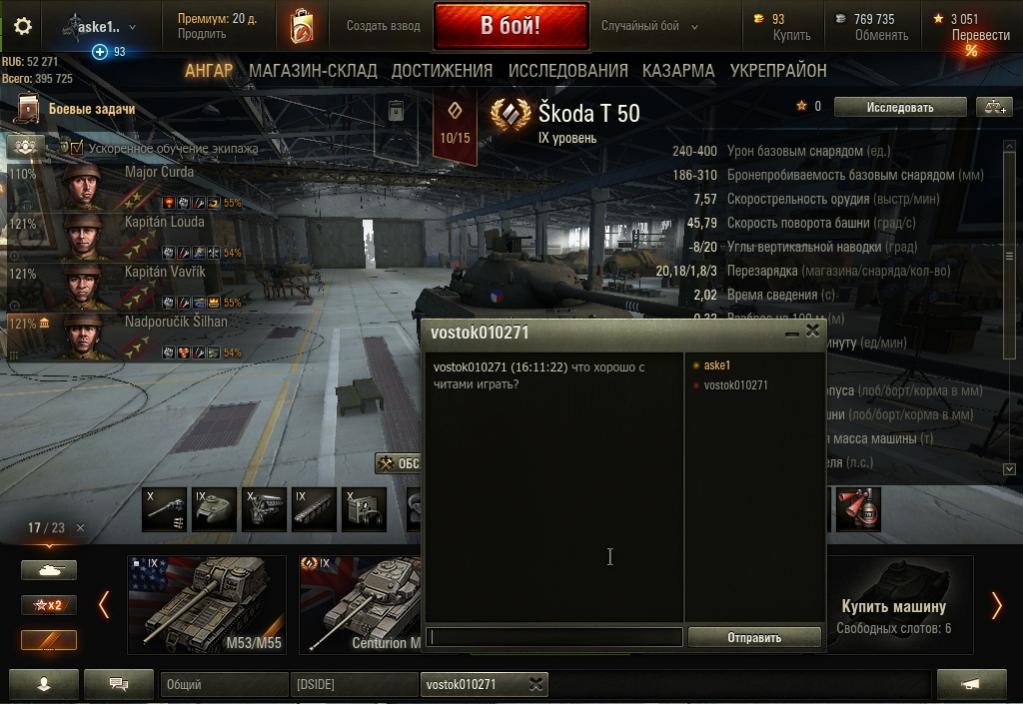Send the chat message with Отправить
The width and height of the screenshot is (1023, 704).
(754, 637)
